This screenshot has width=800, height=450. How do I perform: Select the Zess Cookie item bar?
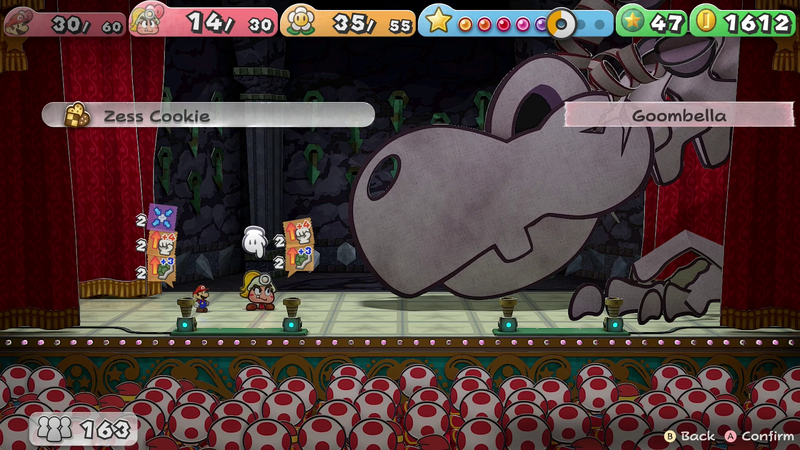point(208,115)
